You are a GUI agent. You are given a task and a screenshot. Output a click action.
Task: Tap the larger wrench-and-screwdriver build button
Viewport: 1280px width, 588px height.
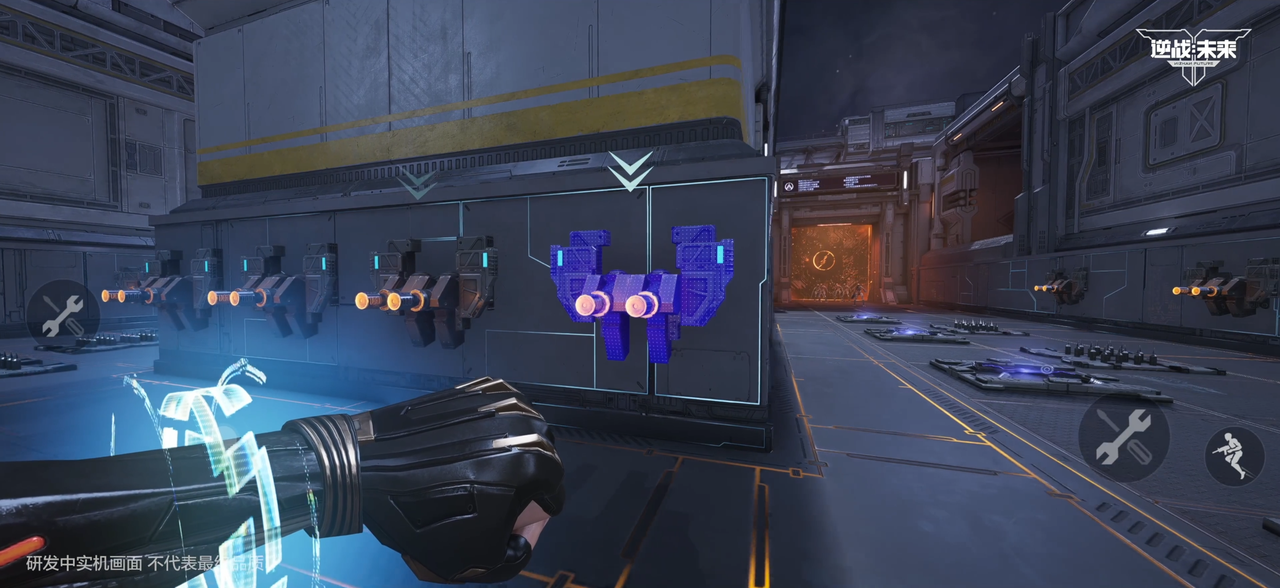[1124, 437]
